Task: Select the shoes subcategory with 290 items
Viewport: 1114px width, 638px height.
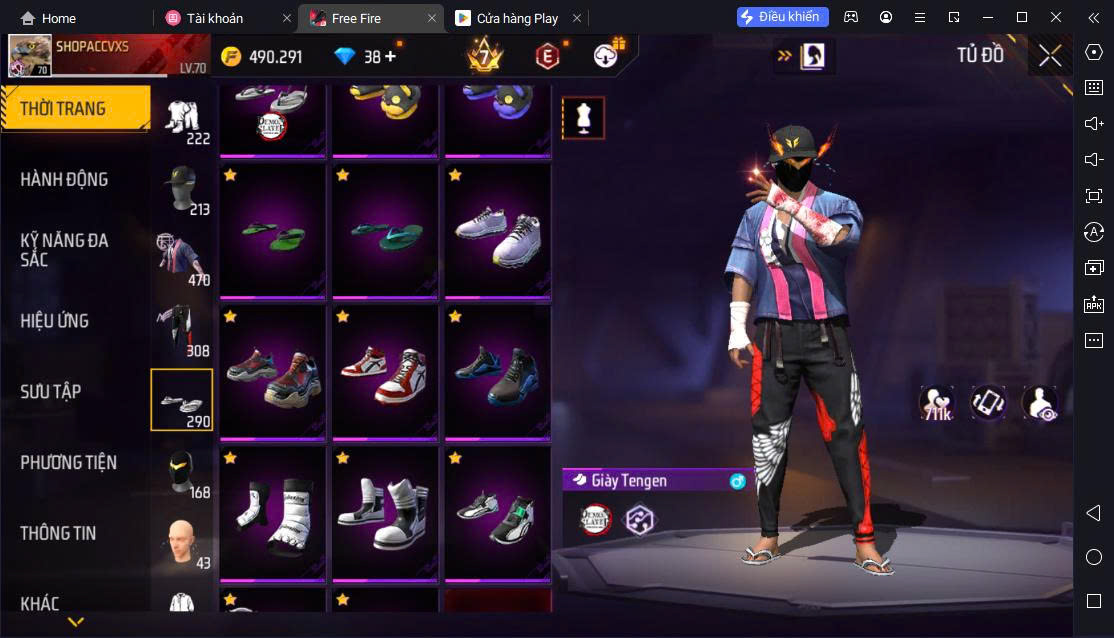Action: pyautogui.click(x=182, y=400)
